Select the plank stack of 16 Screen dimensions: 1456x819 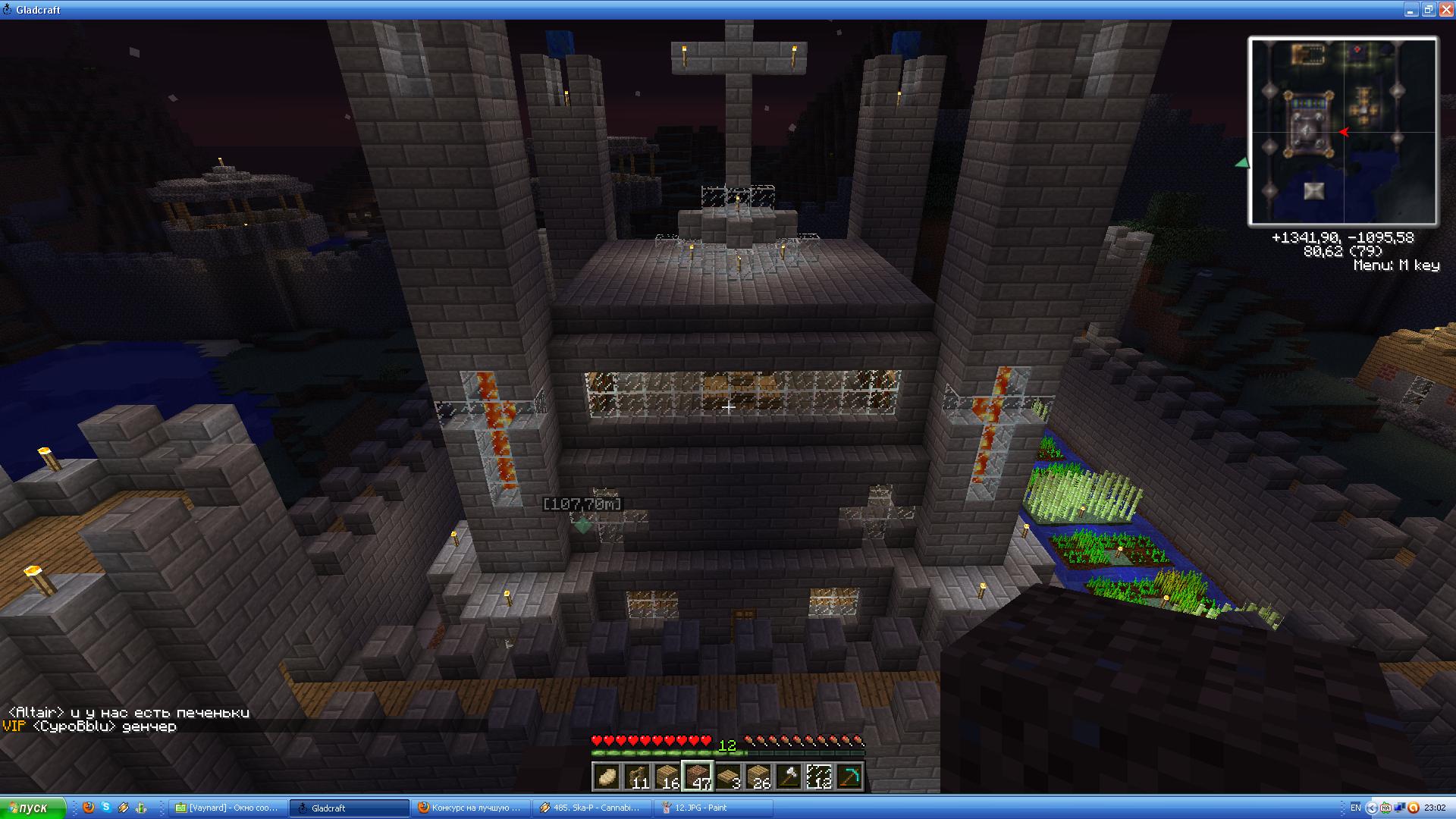coord(667,777)
